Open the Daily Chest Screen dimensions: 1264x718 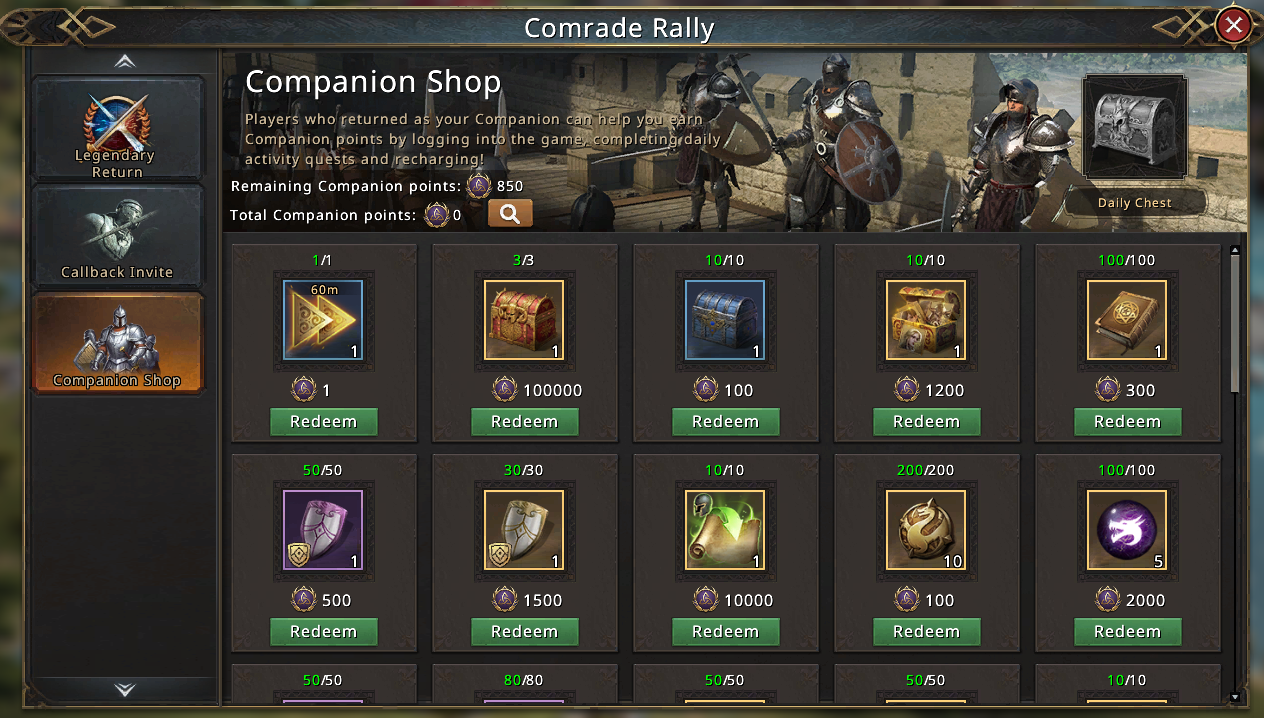coord(1134,130)
